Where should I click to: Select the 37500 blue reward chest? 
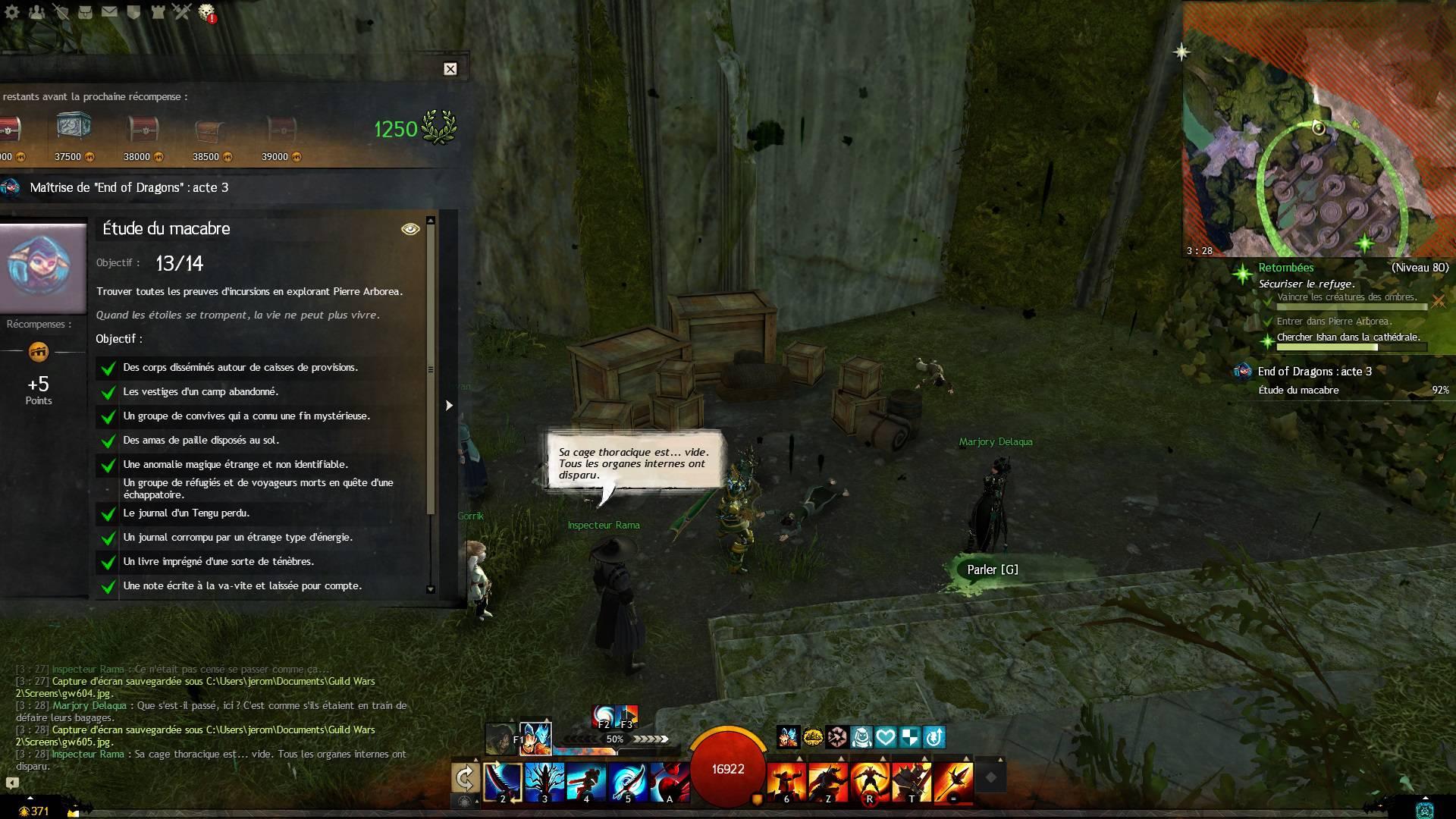73,127
